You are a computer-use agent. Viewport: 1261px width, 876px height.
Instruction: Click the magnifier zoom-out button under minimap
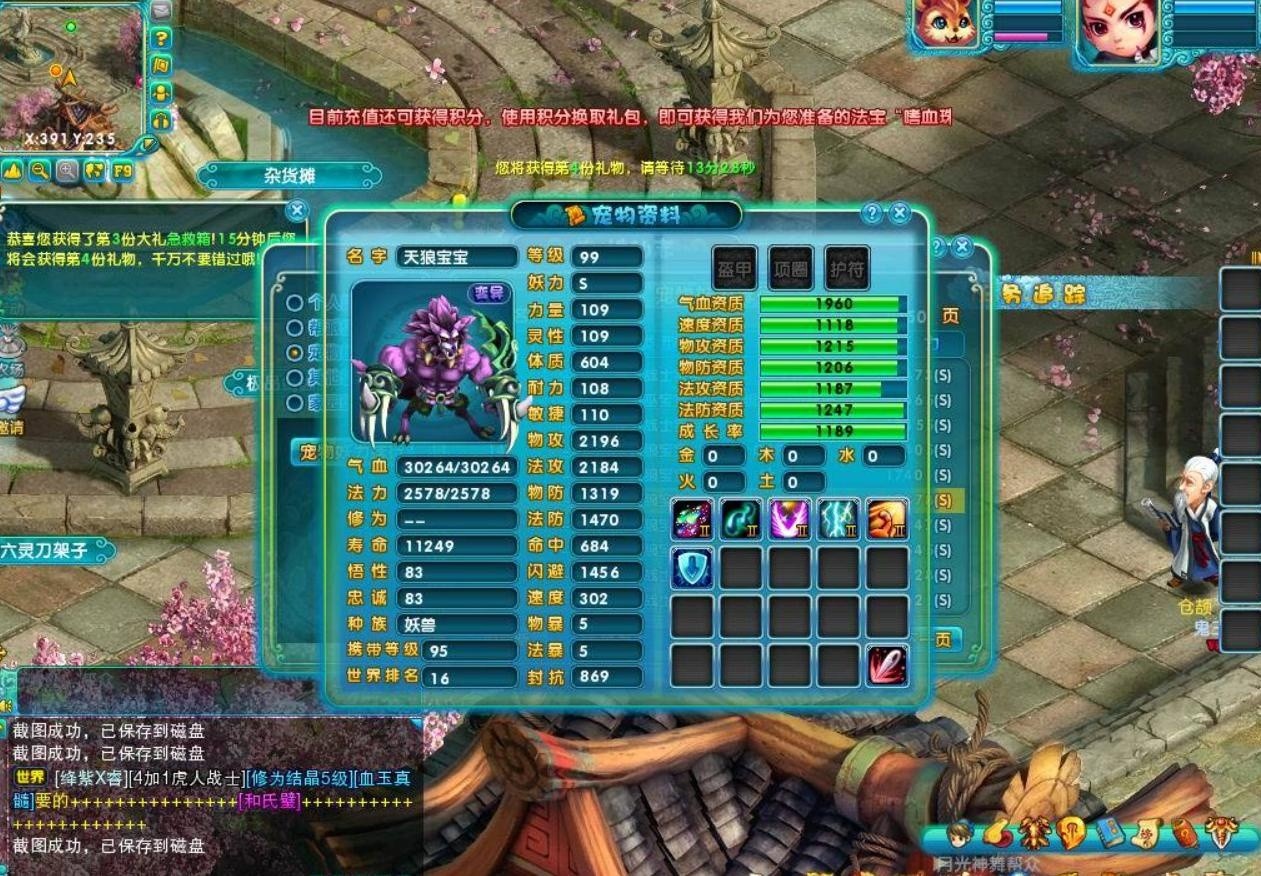[40, 170]
